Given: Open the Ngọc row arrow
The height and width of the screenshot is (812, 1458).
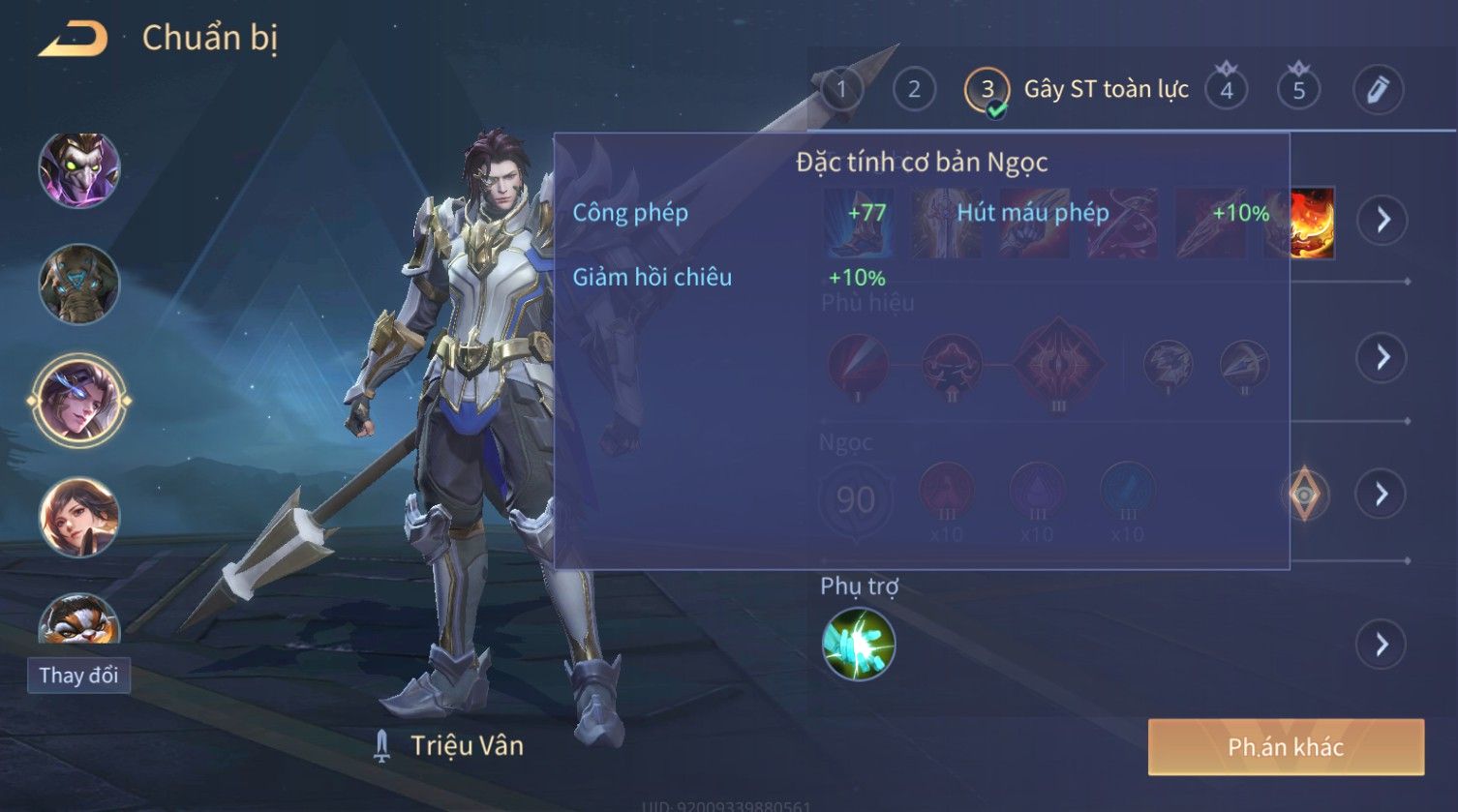Looking at the screenshot, I should 1382,495.
